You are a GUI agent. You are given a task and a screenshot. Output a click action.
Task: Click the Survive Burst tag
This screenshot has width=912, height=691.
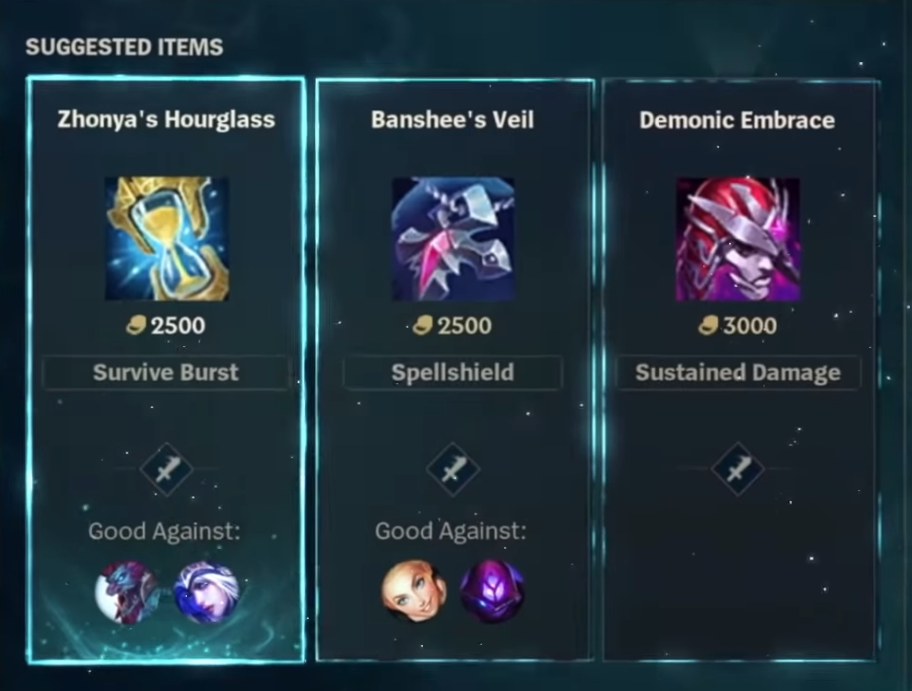click(x=166, y=373)
